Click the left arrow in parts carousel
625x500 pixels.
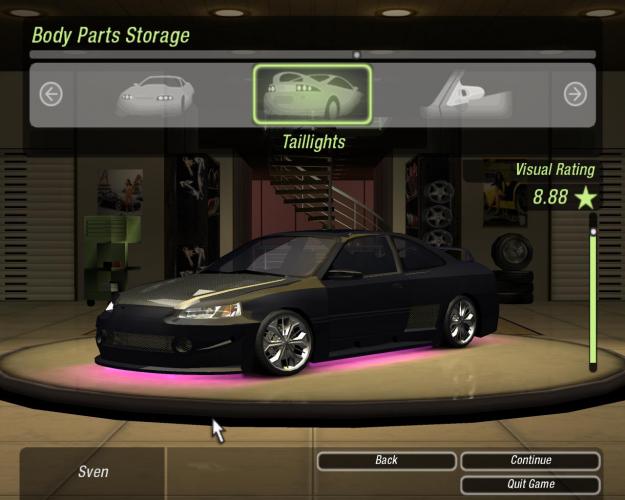tap(51, 95)
